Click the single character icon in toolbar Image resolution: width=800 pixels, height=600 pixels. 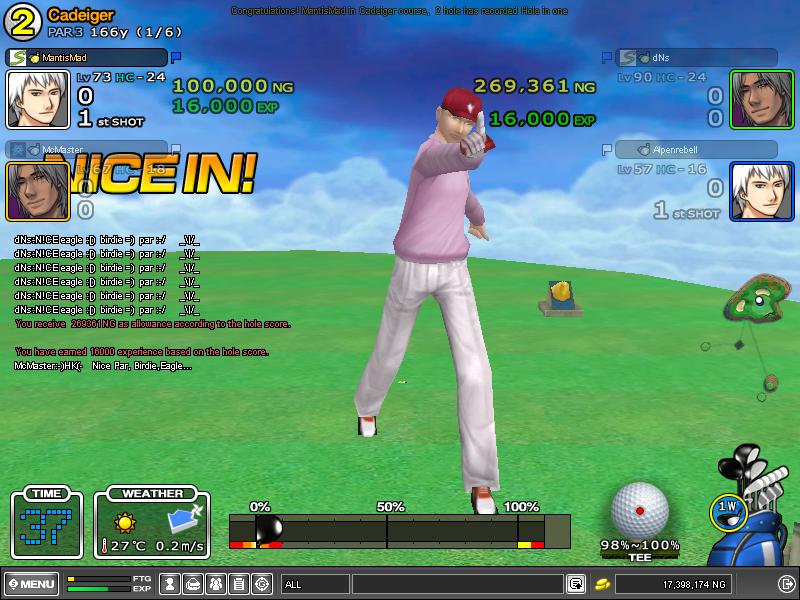(x=170, y=583)
